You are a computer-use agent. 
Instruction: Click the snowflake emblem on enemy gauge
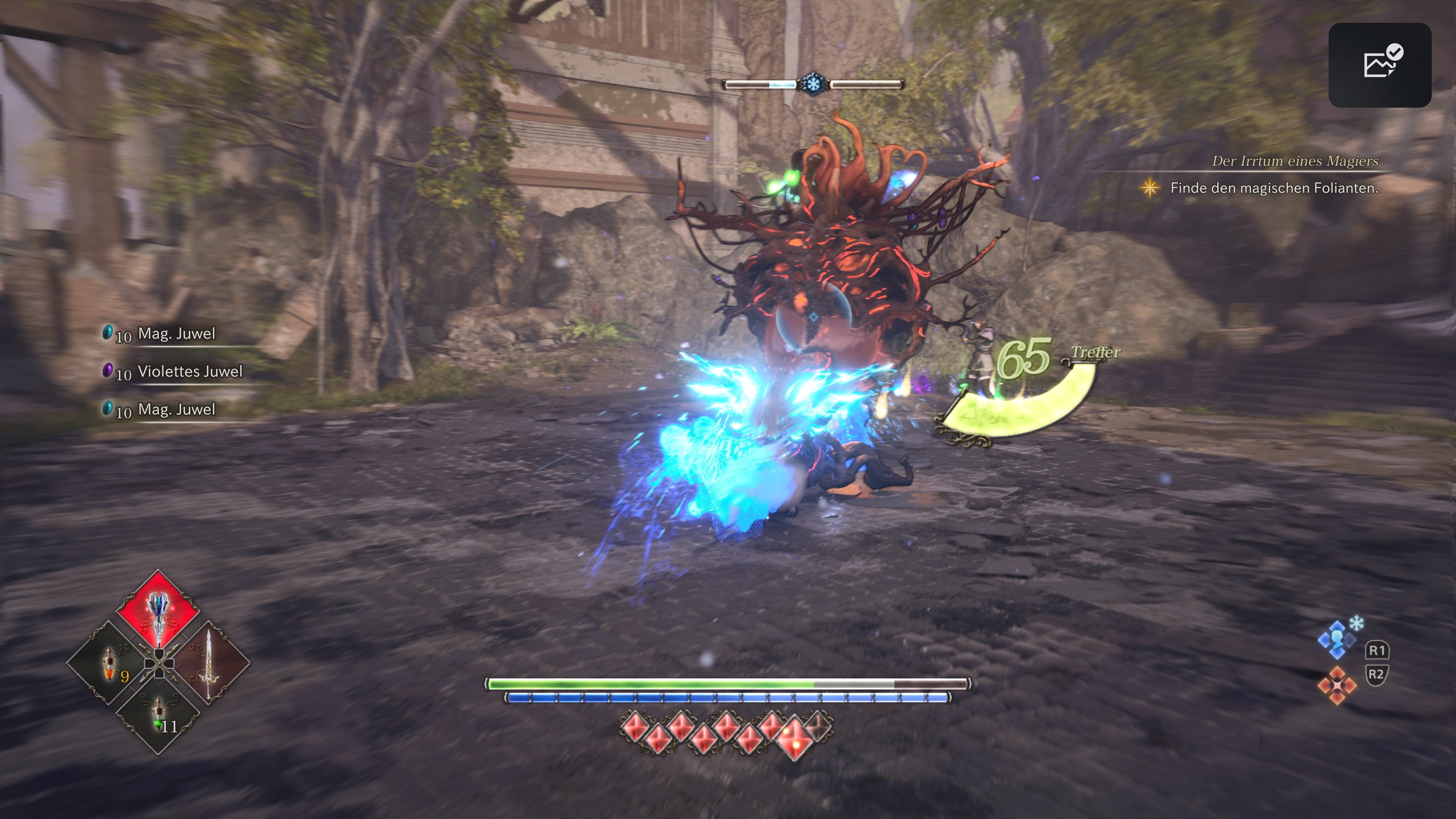tap(813, 84)
